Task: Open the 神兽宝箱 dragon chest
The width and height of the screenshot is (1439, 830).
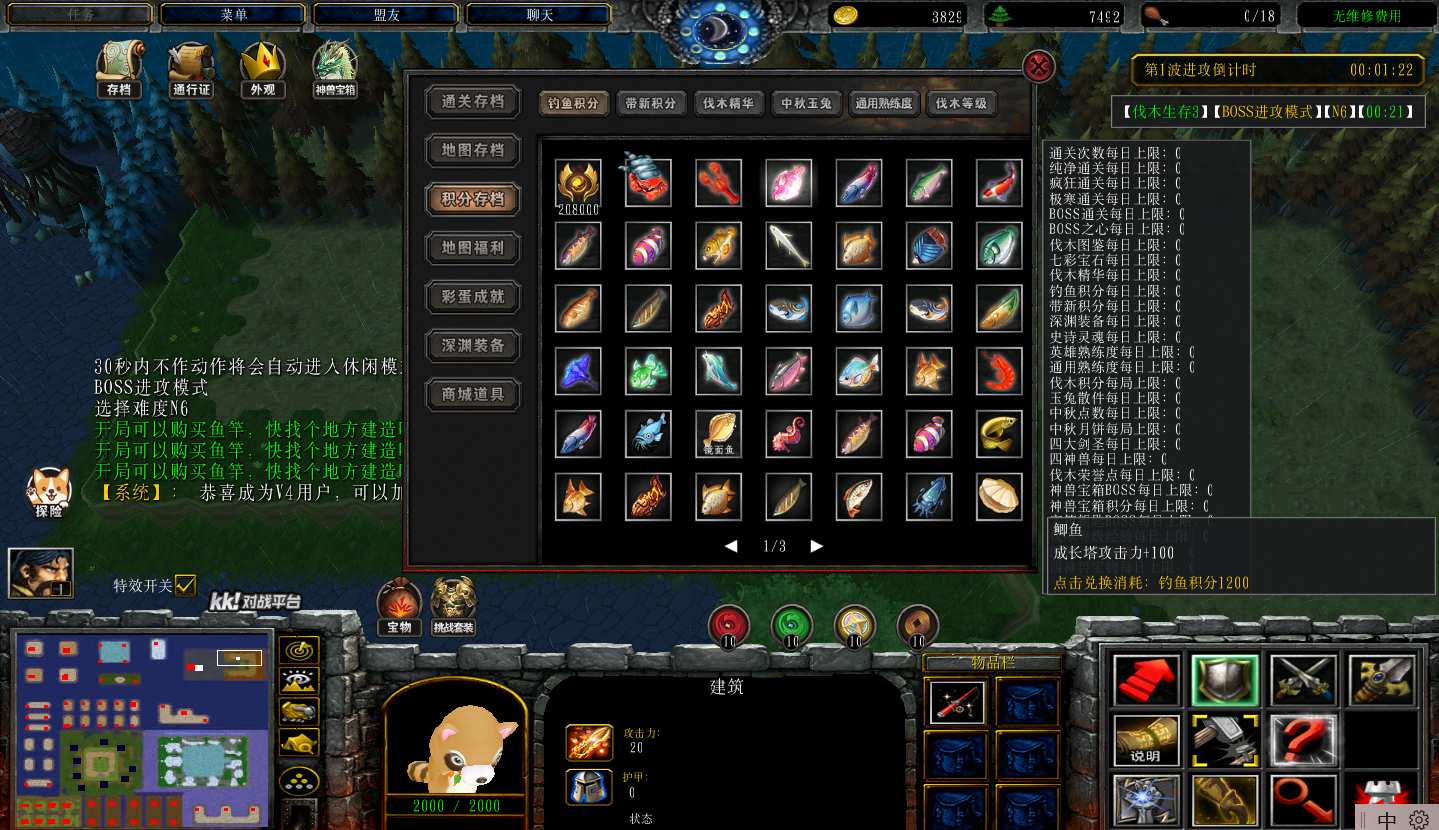Action: [x=336, y=68]
